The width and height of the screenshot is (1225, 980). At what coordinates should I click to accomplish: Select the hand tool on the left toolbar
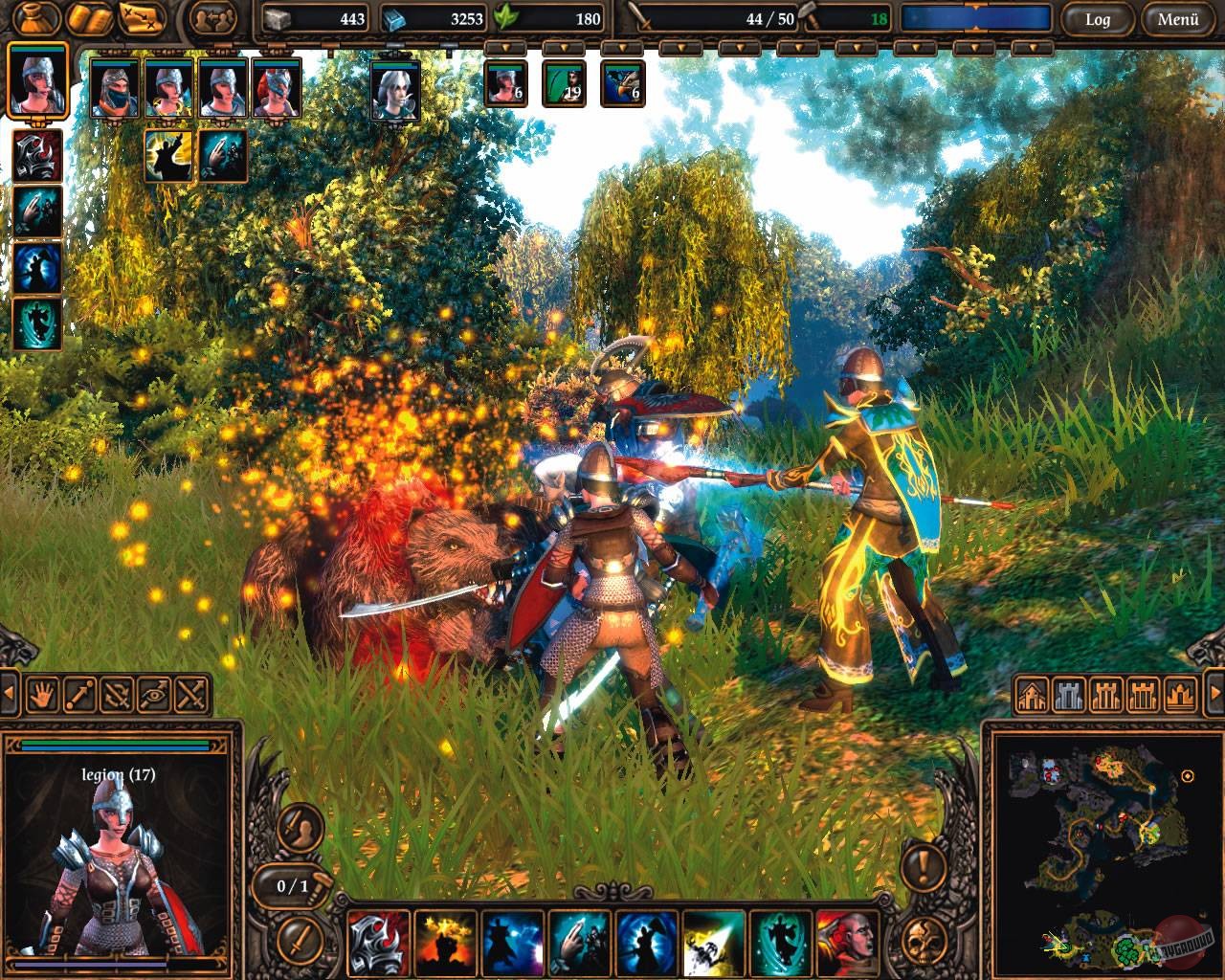(x=42, y=693)
